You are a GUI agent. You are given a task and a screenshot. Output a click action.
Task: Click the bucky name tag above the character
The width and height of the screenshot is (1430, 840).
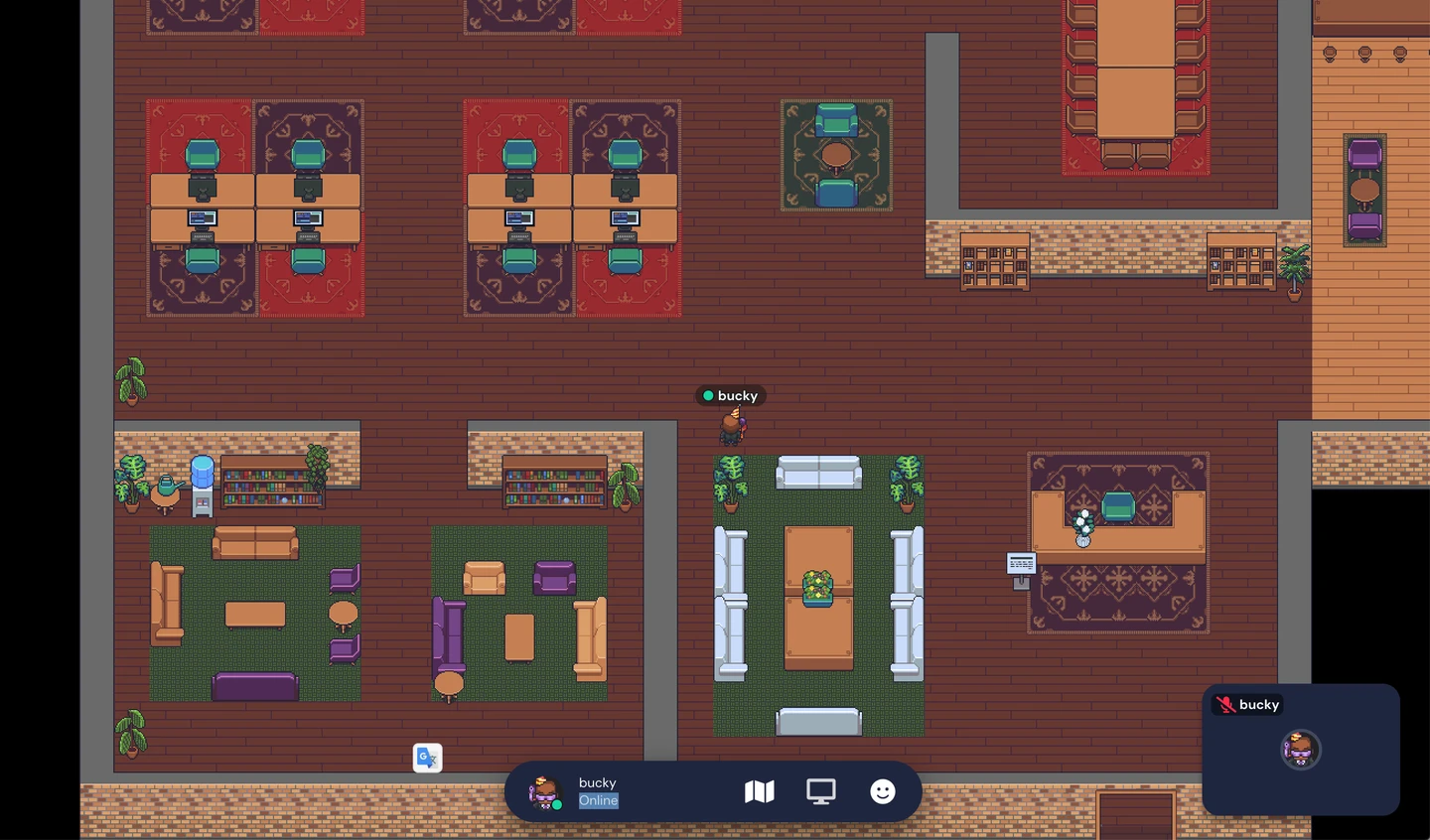pyautogui.click(x=730, y=395)
